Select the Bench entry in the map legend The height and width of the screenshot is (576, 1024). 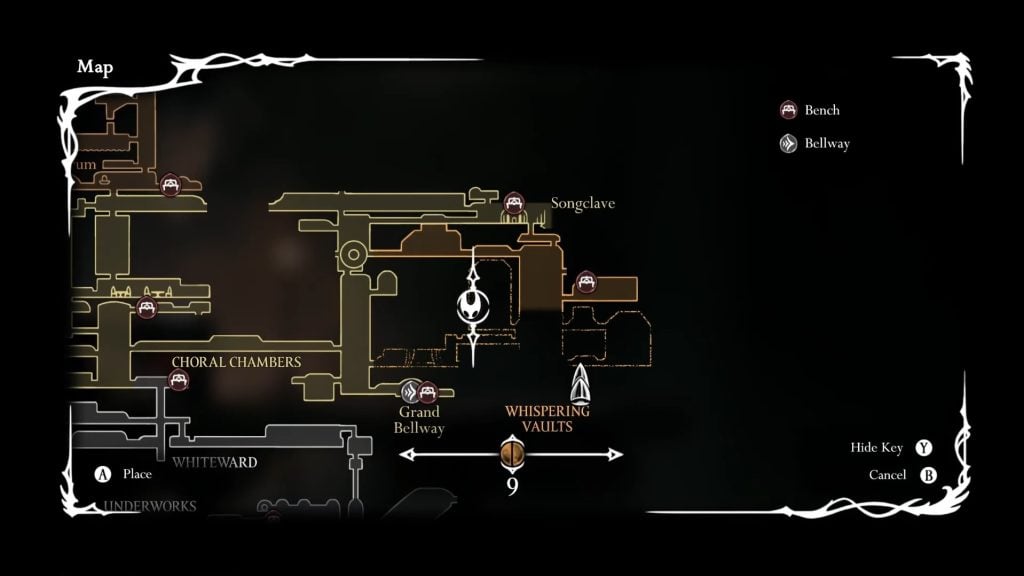tap(811, 110)
